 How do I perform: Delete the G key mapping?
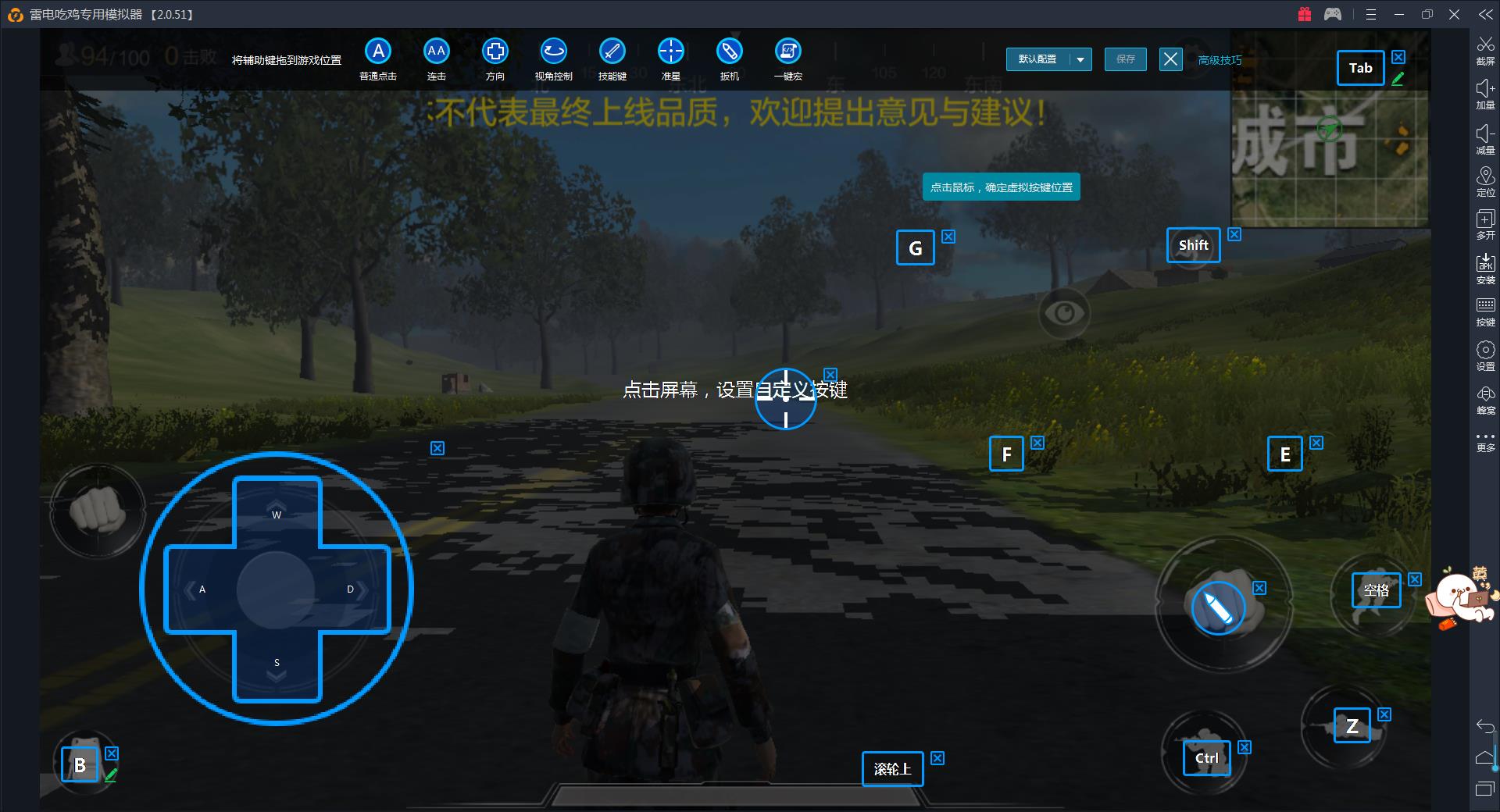coord(948,237)
